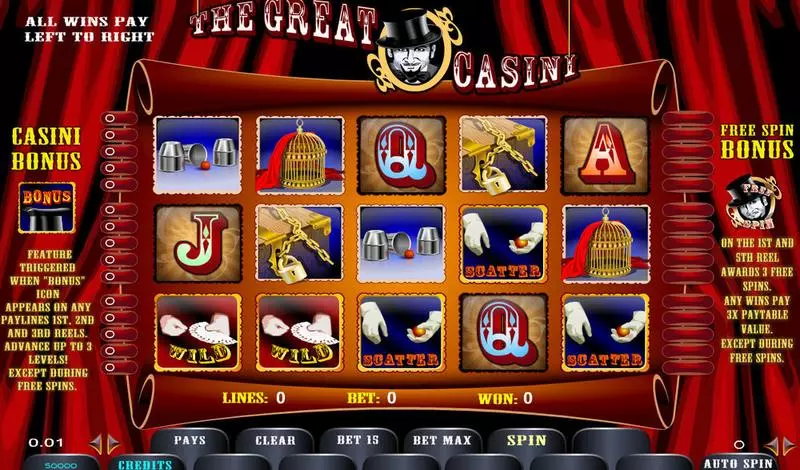This screenshot has height=470, width=800.
Task: Open the PAYS paytable
Action: [190, 440]
